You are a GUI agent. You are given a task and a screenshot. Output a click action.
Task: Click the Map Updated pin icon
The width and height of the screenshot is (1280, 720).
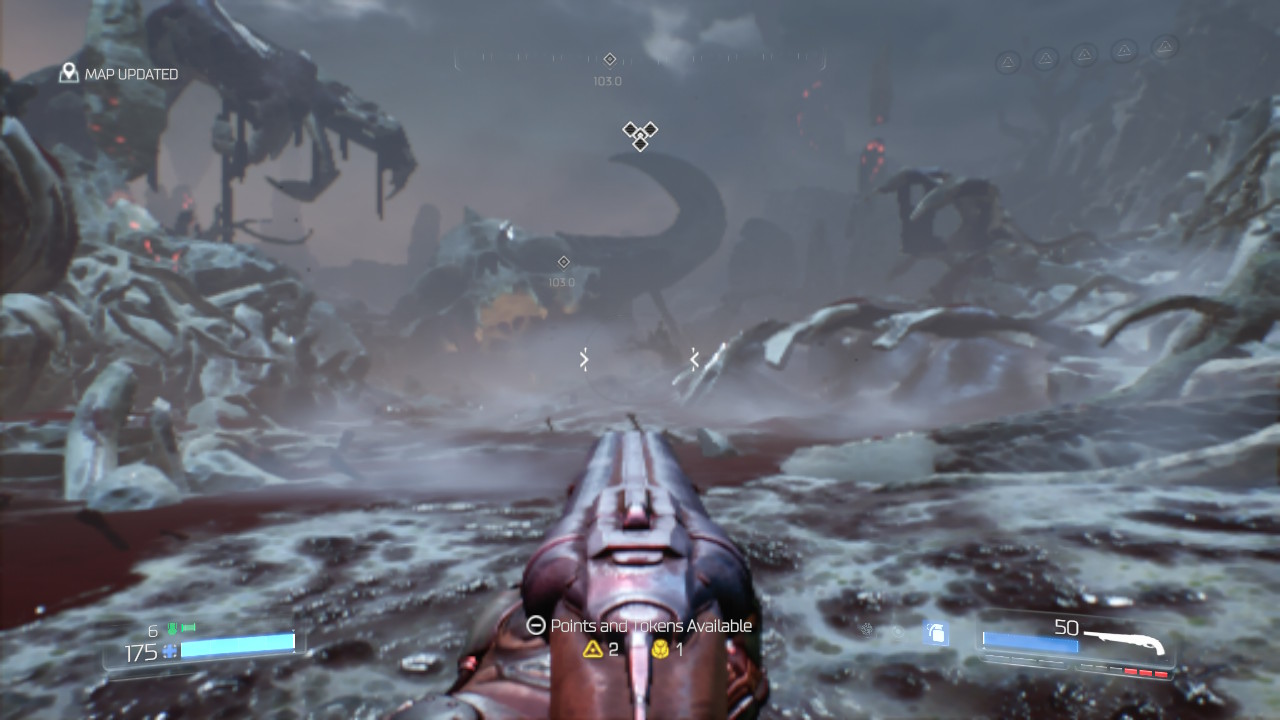[x=69, y=73]
